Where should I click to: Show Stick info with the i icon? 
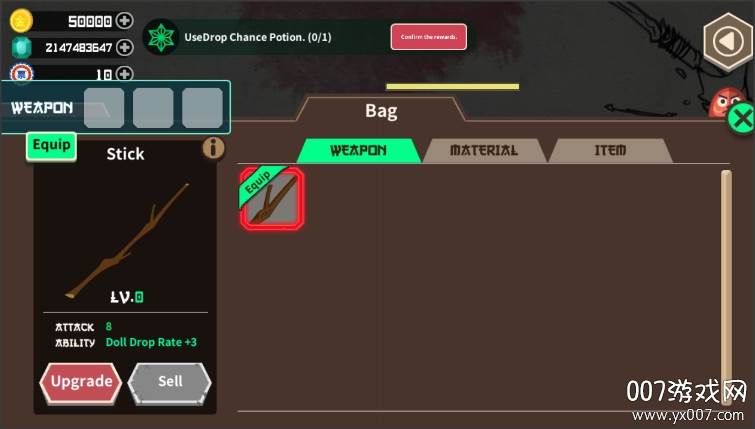pos(214,148)
